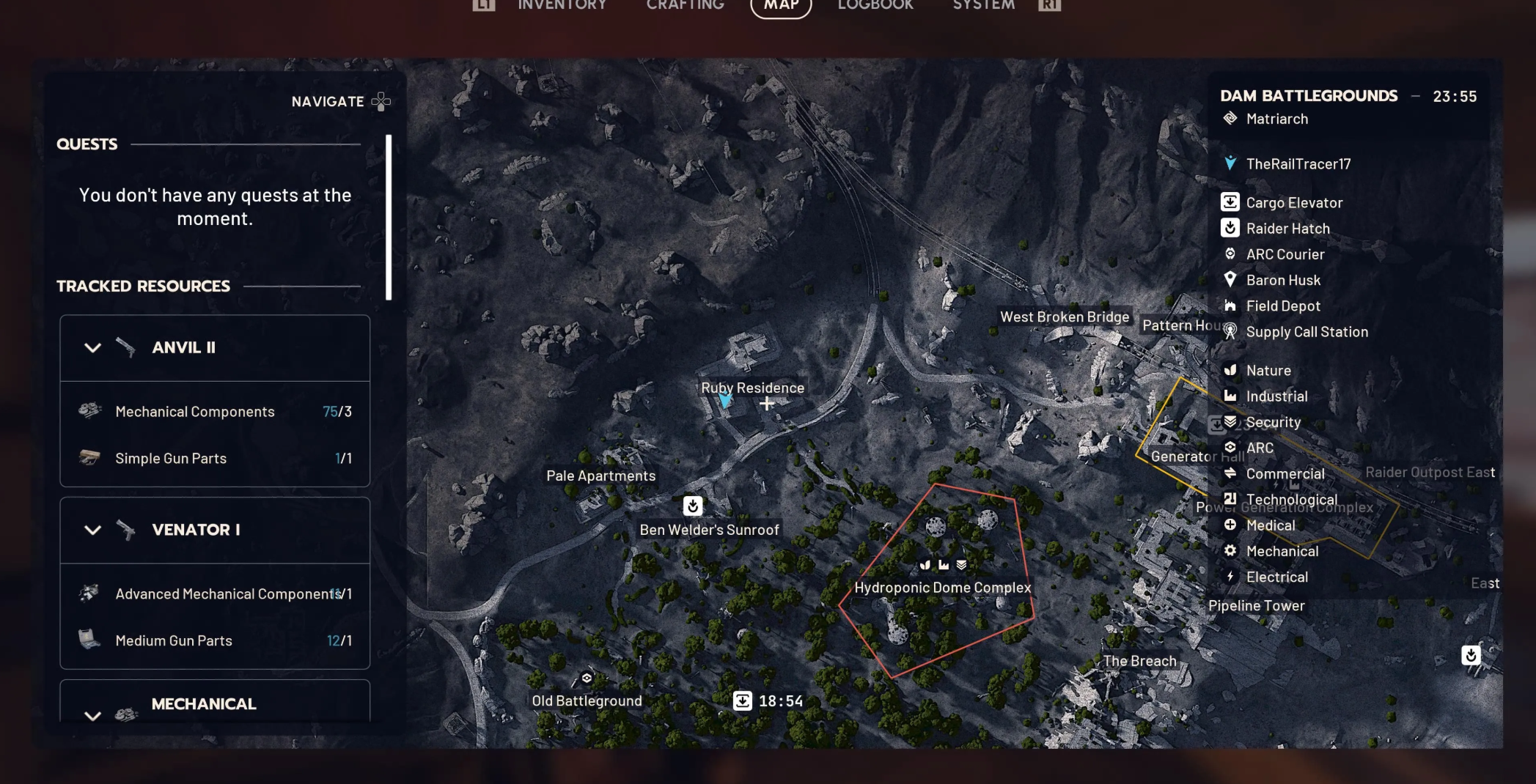This screenshot has width=1536, height=784.
Task: Select the cargo elevator marker showing 18:54
Action: coord(743,701)
